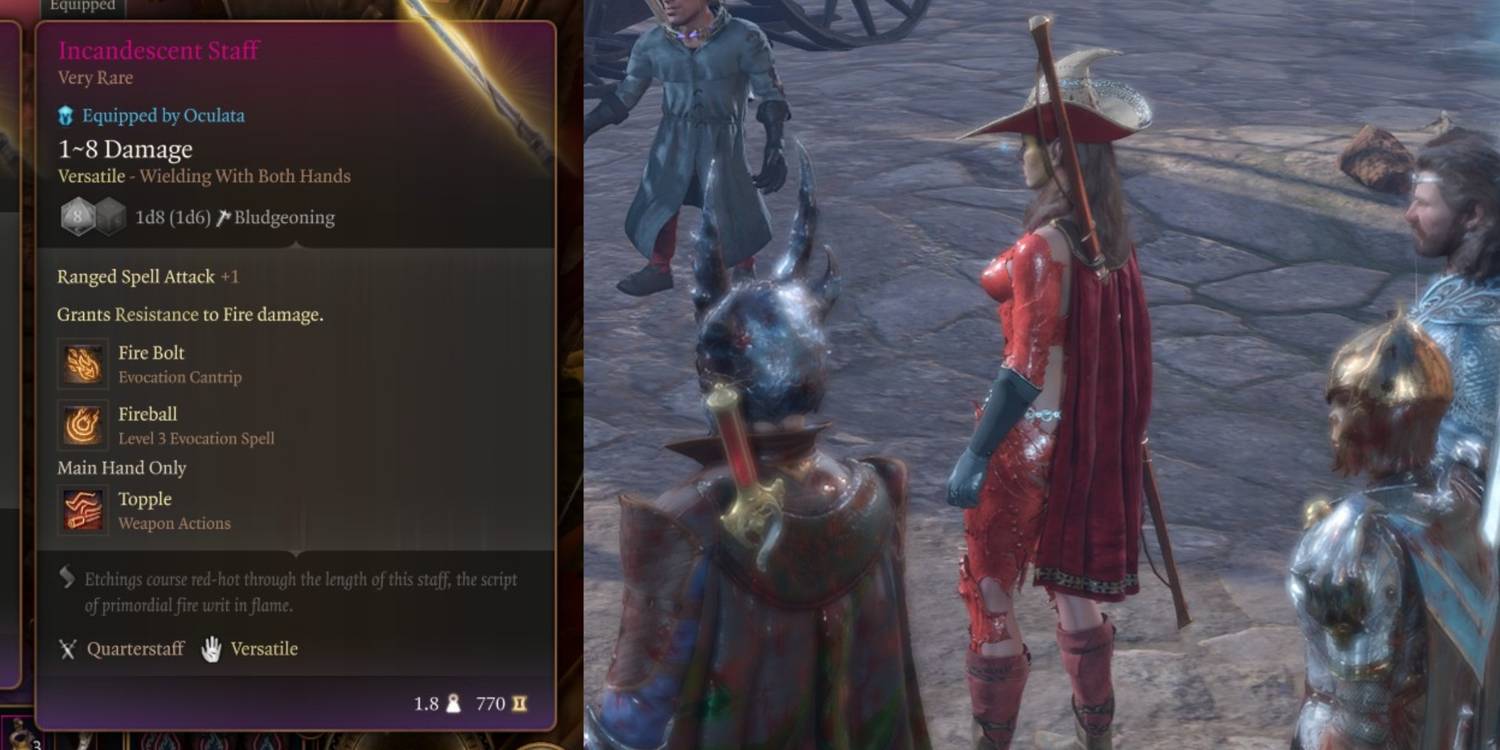Select the Fire Bolt cantrip icon
This screenshot has width=1500, height=750.
(82, 365)
